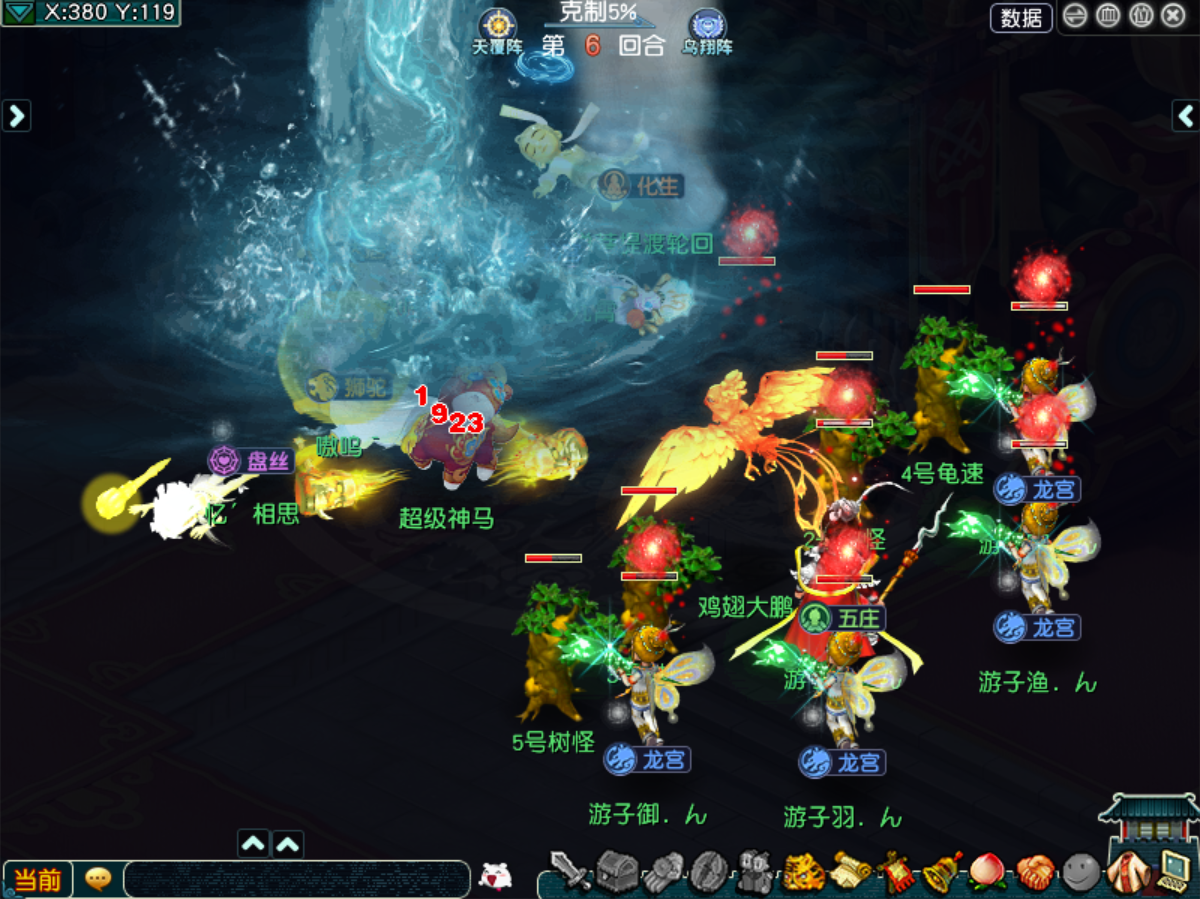Open the golden tiger pet icon

[803, 872]
